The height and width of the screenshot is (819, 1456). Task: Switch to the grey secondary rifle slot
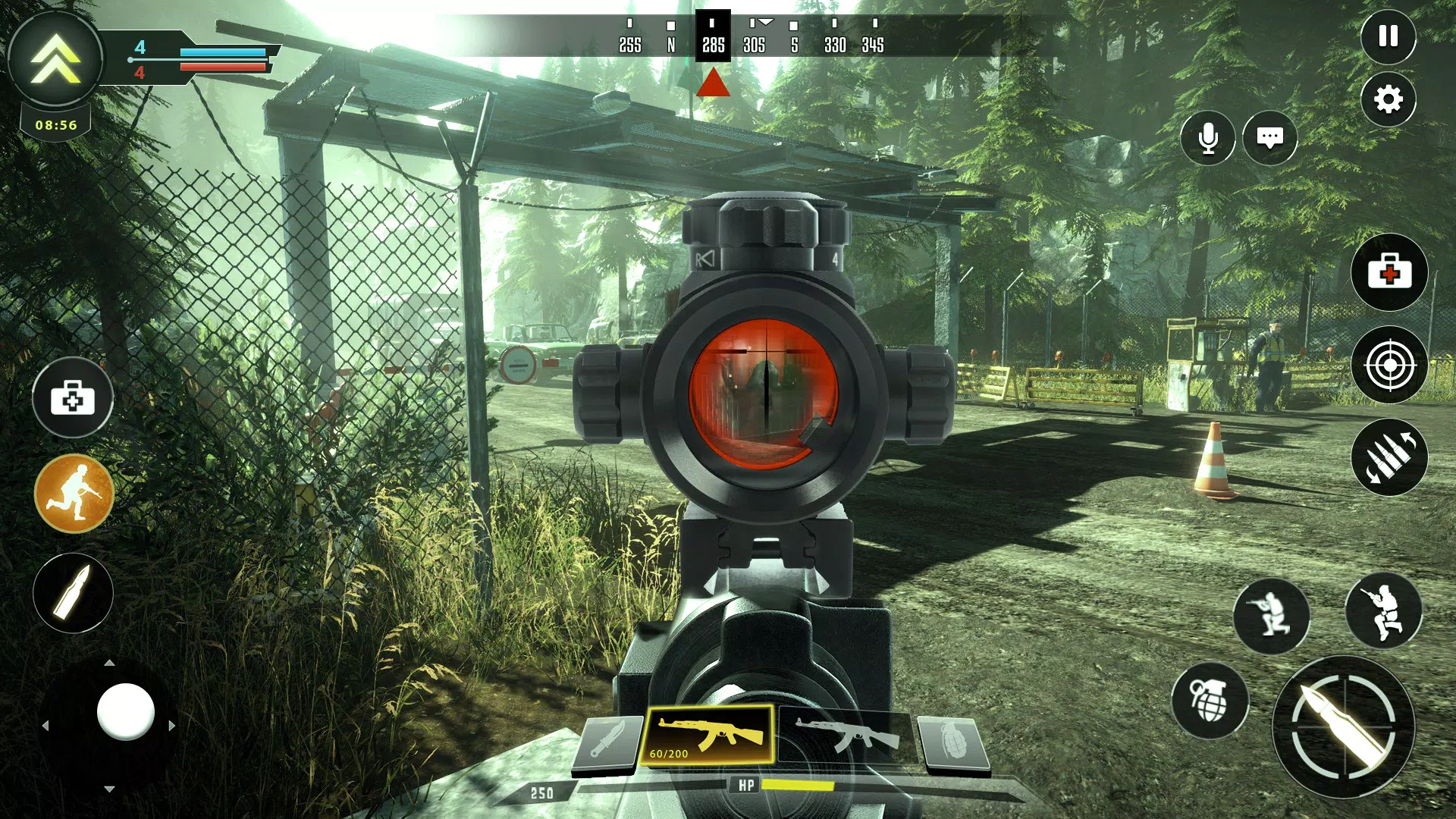[x=846, y=737]
